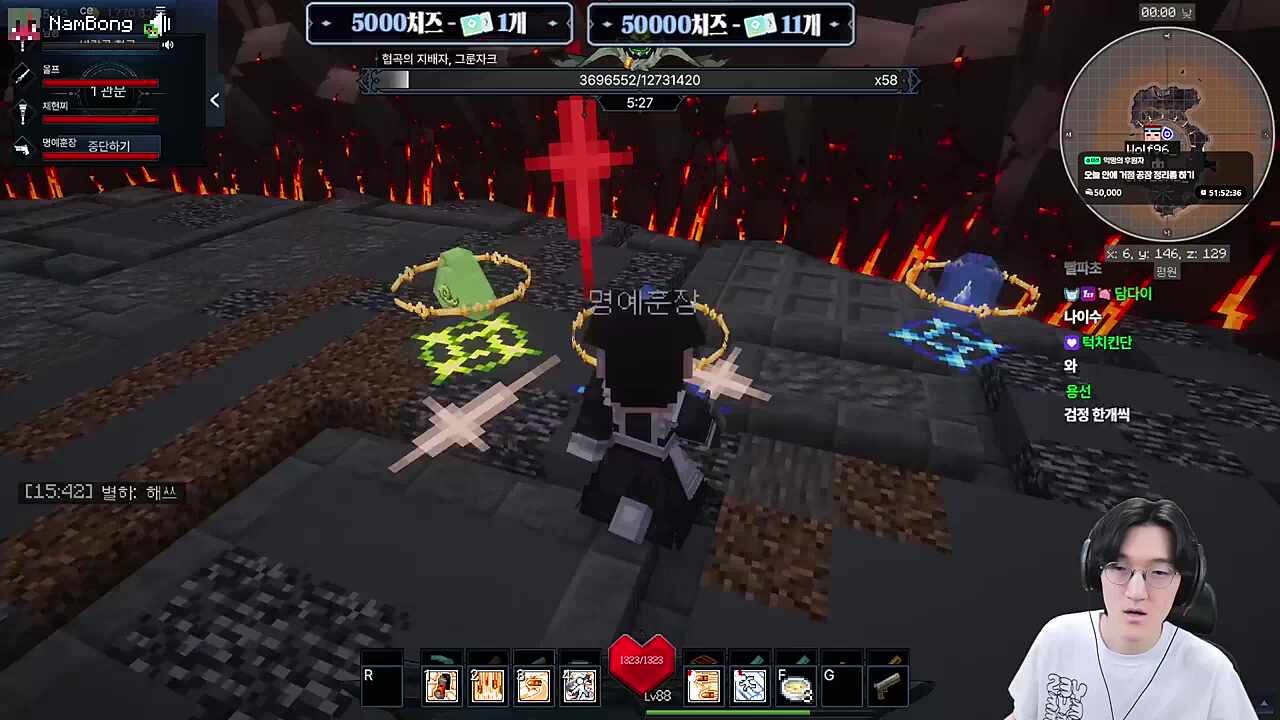Select the pistol weapon slot

(887, 686)
